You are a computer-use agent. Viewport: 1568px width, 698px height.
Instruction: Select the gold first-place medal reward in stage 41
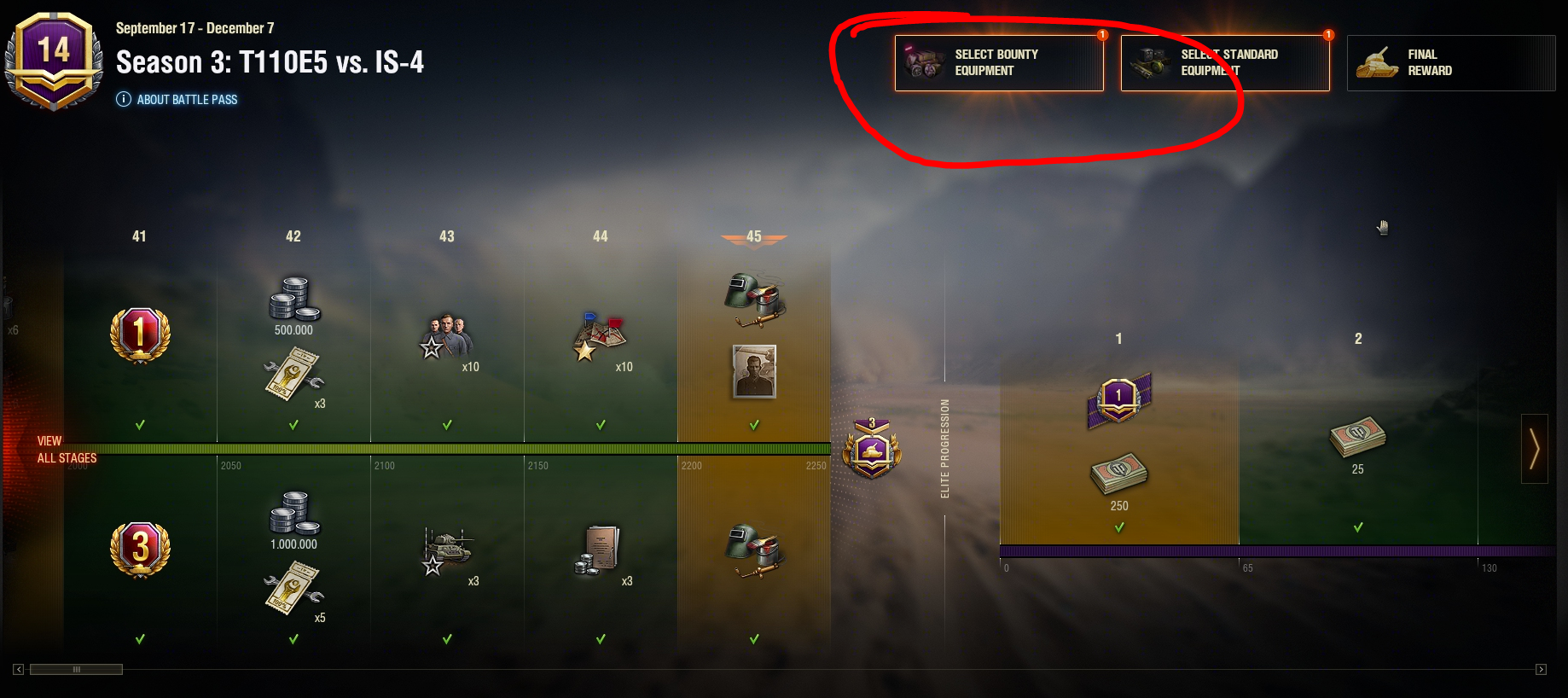point(139,334)
